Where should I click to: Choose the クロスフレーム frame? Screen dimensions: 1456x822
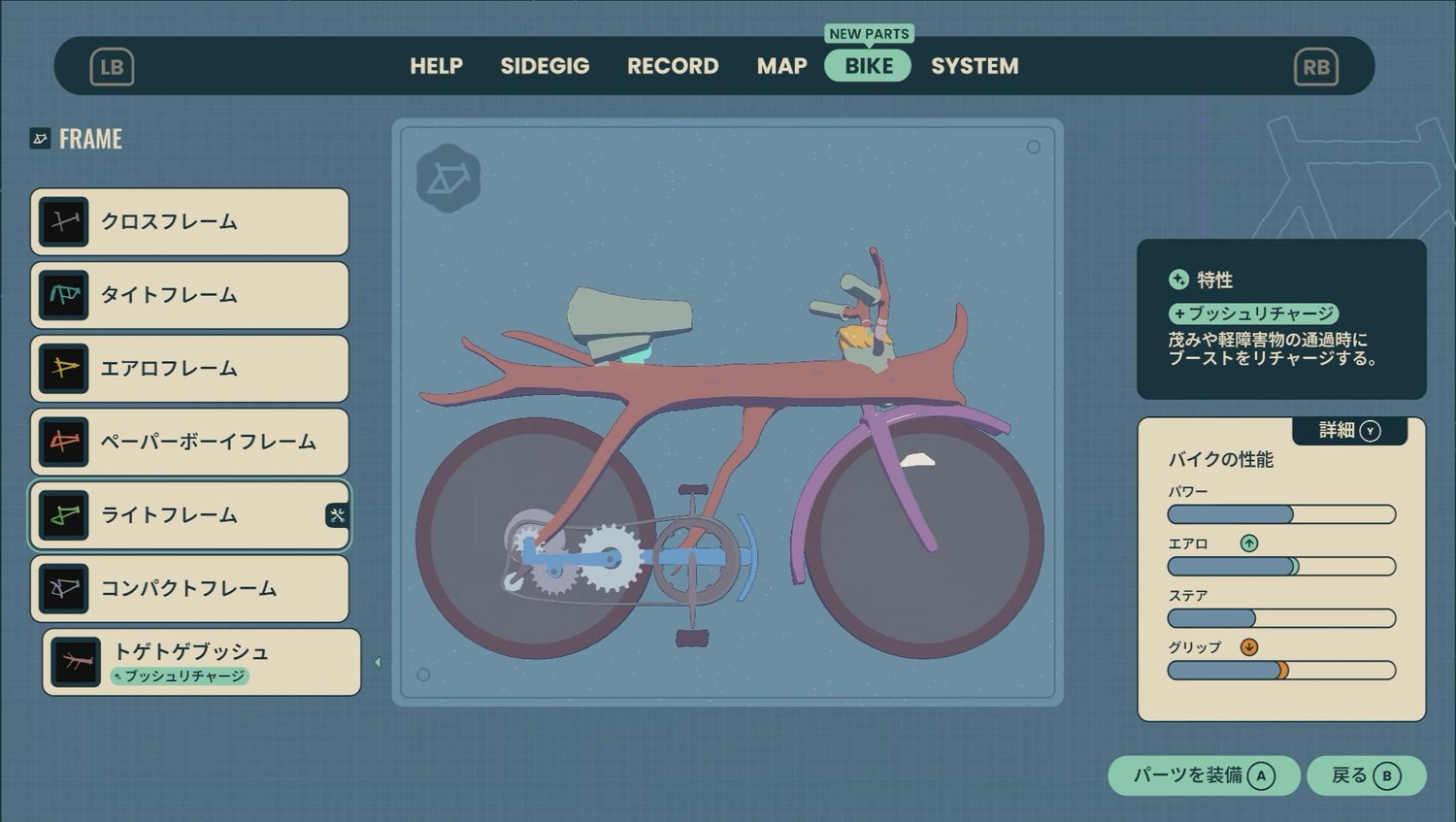point(189,222)
